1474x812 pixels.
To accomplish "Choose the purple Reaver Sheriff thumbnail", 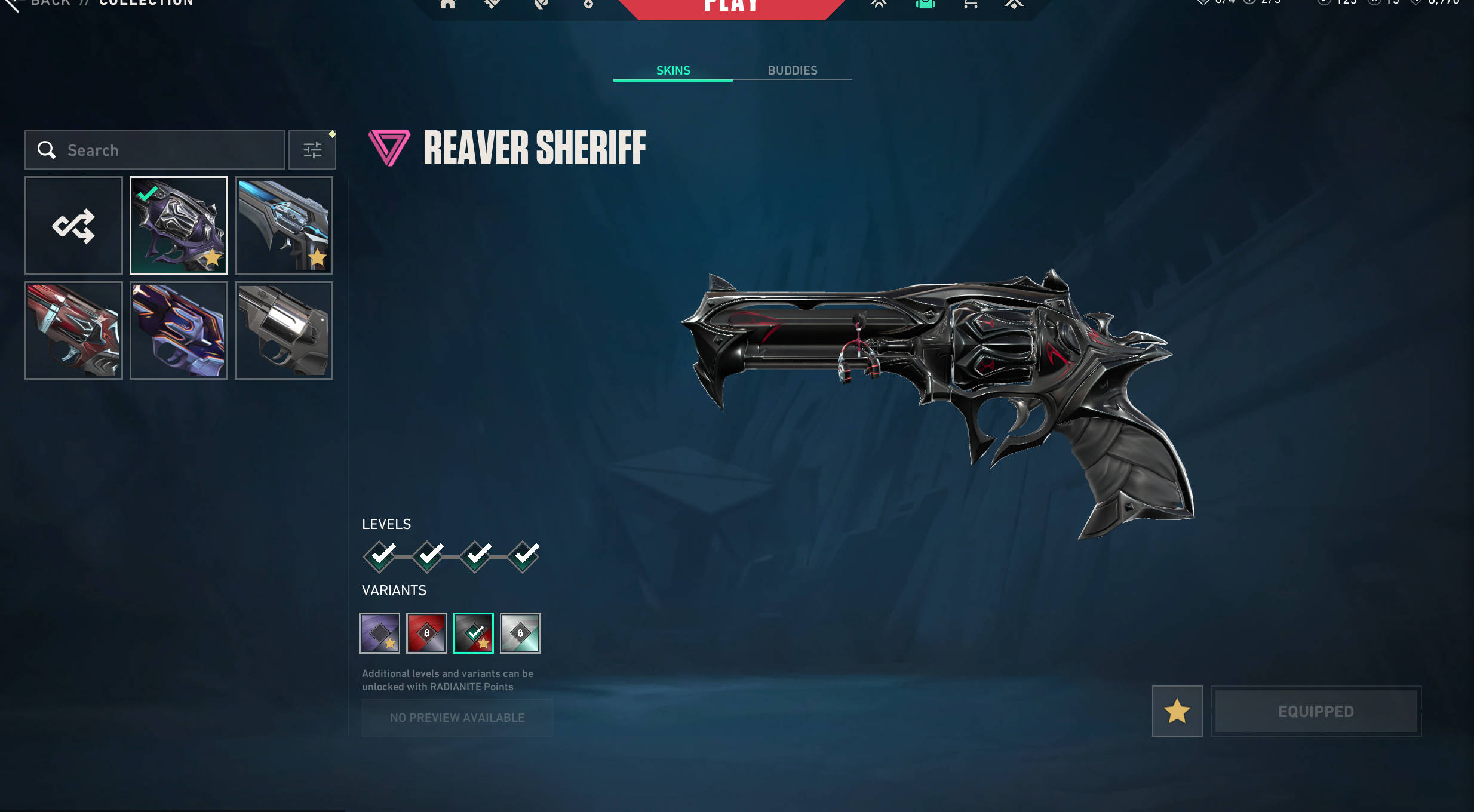I will click(x=179, y=225).
